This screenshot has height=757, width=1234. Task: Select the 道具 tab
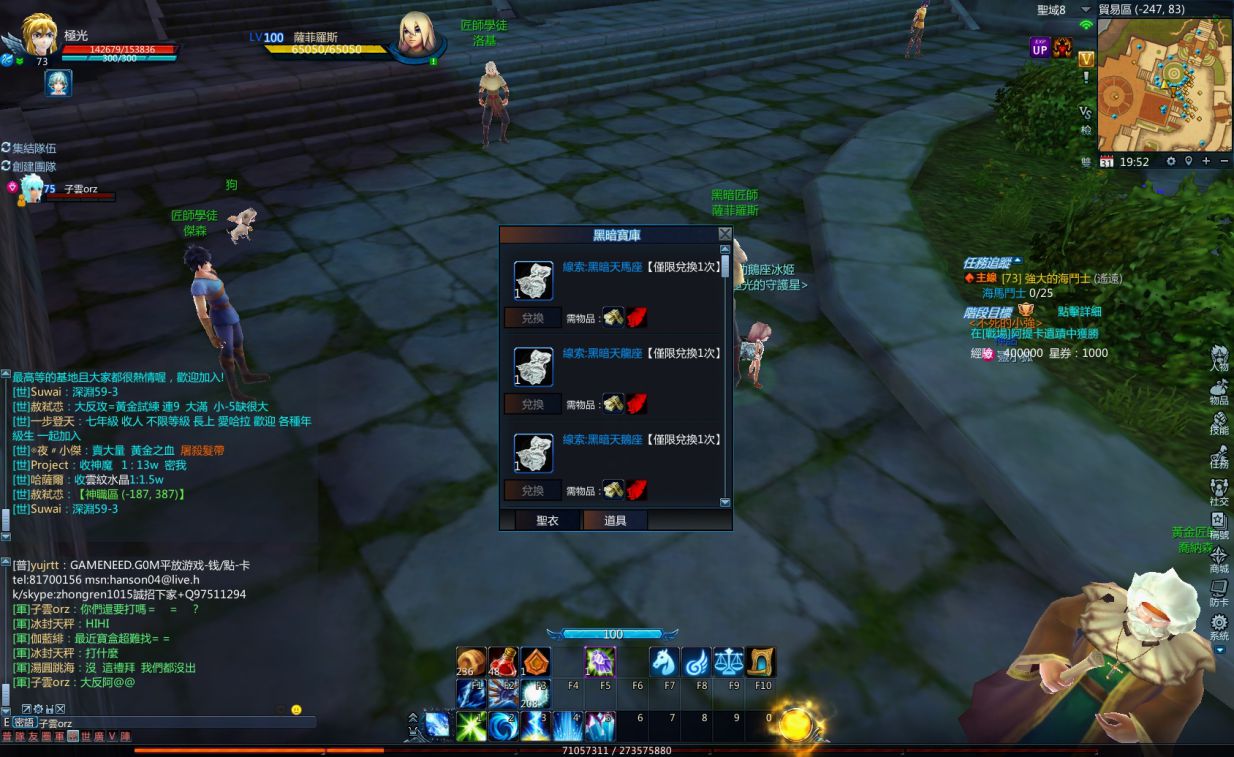(615, 520)
